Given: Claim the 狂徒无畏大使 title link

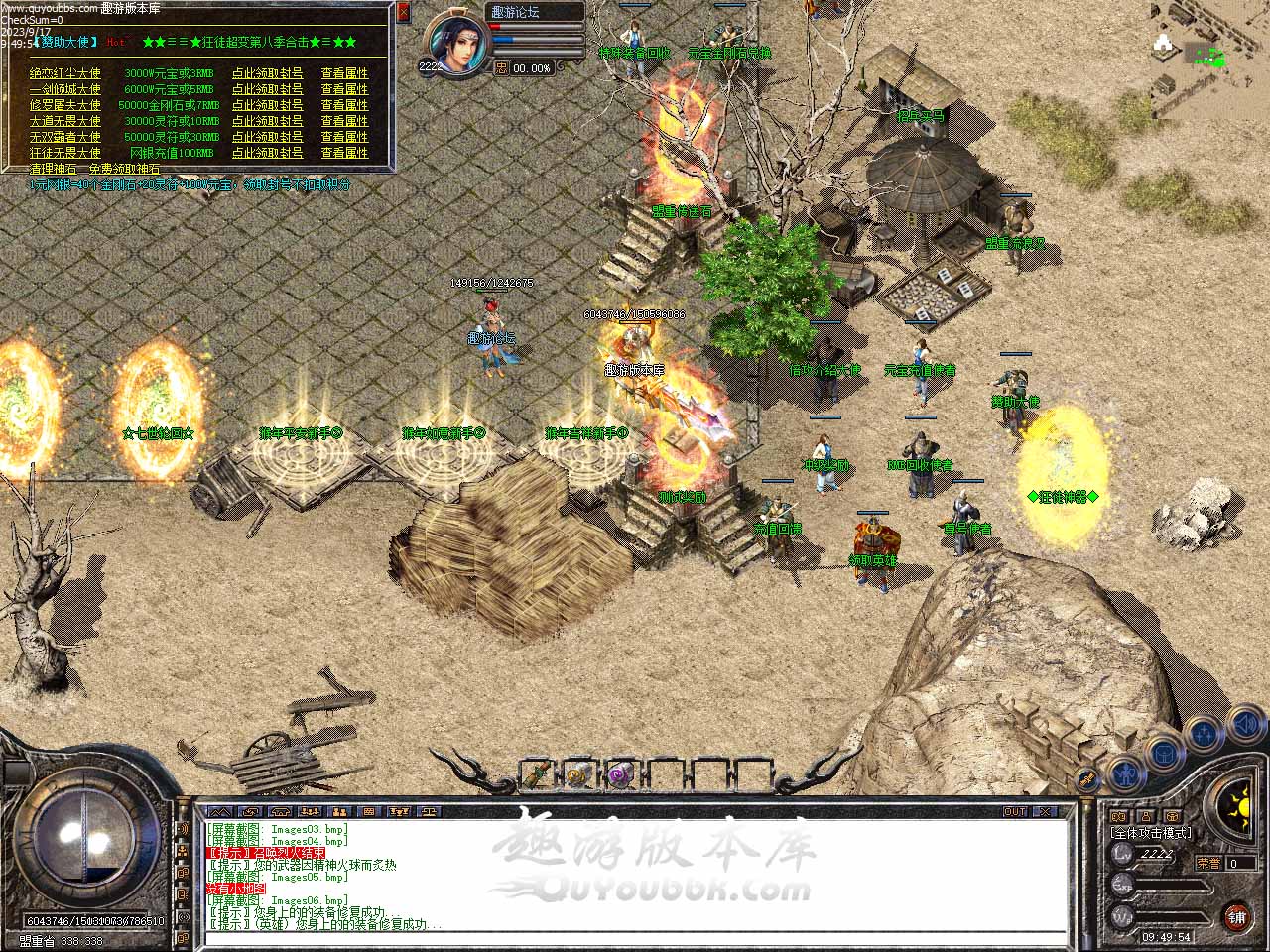Looking at the screenshot, I should (x=268, y=153).
